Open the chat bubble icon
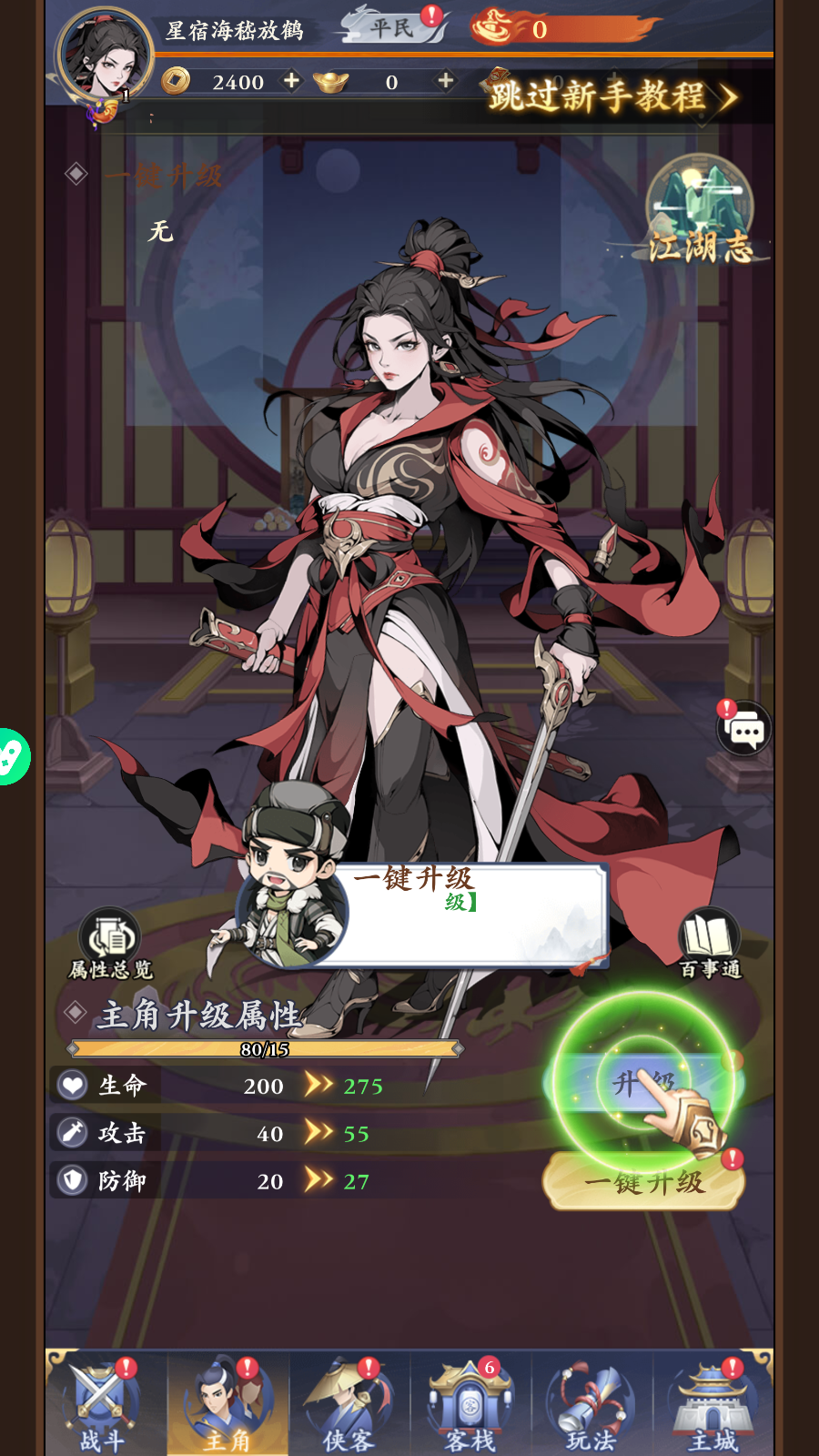This screenshot has width=819, height=1456. (x=745, y=729)
